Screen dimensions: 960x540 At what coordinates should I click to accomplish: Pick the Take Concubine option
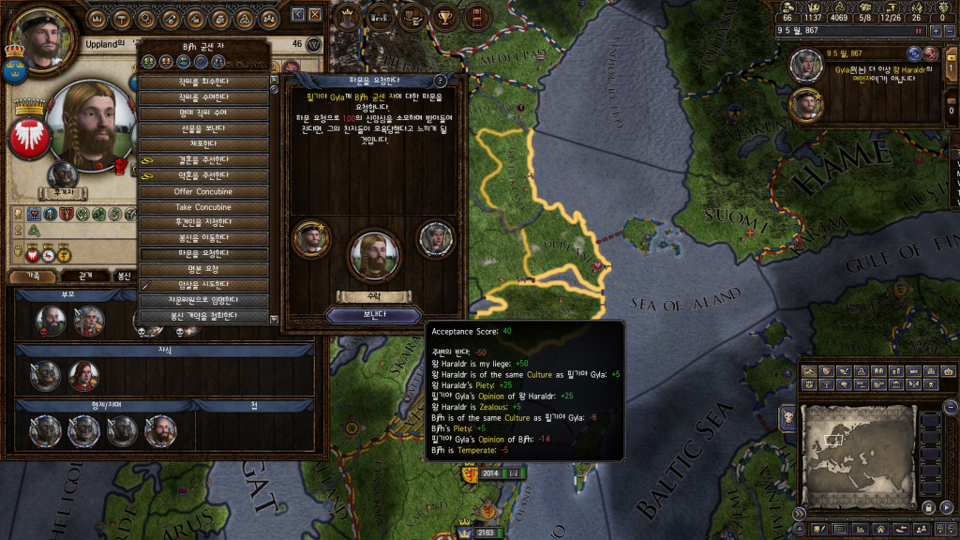(x=203, y=207)
